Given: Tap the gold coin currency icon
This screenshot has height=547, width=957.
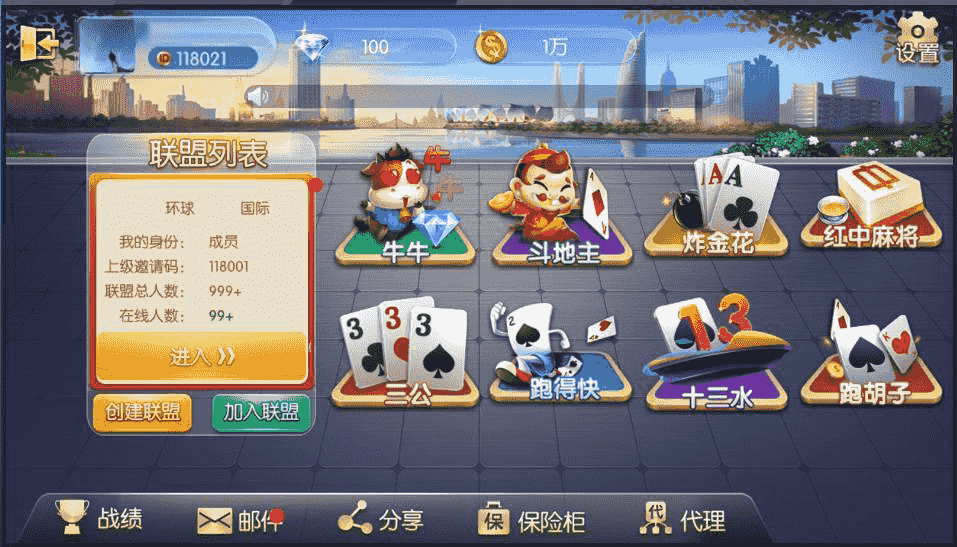Looking at the screenshot, I should pos(490,46).
